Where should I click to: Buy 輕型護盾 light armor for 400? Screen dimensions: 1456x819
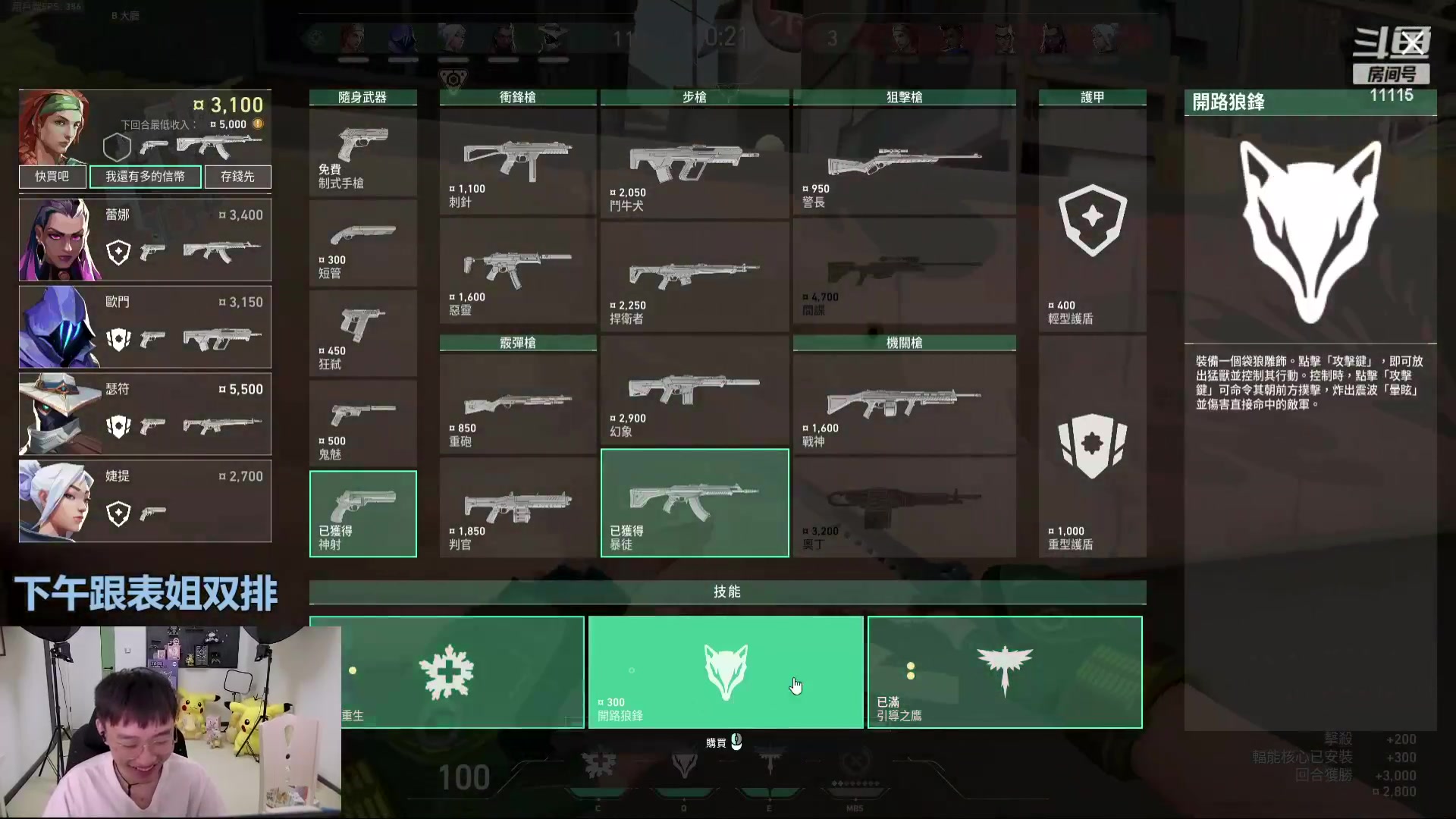coord(1092,221)
